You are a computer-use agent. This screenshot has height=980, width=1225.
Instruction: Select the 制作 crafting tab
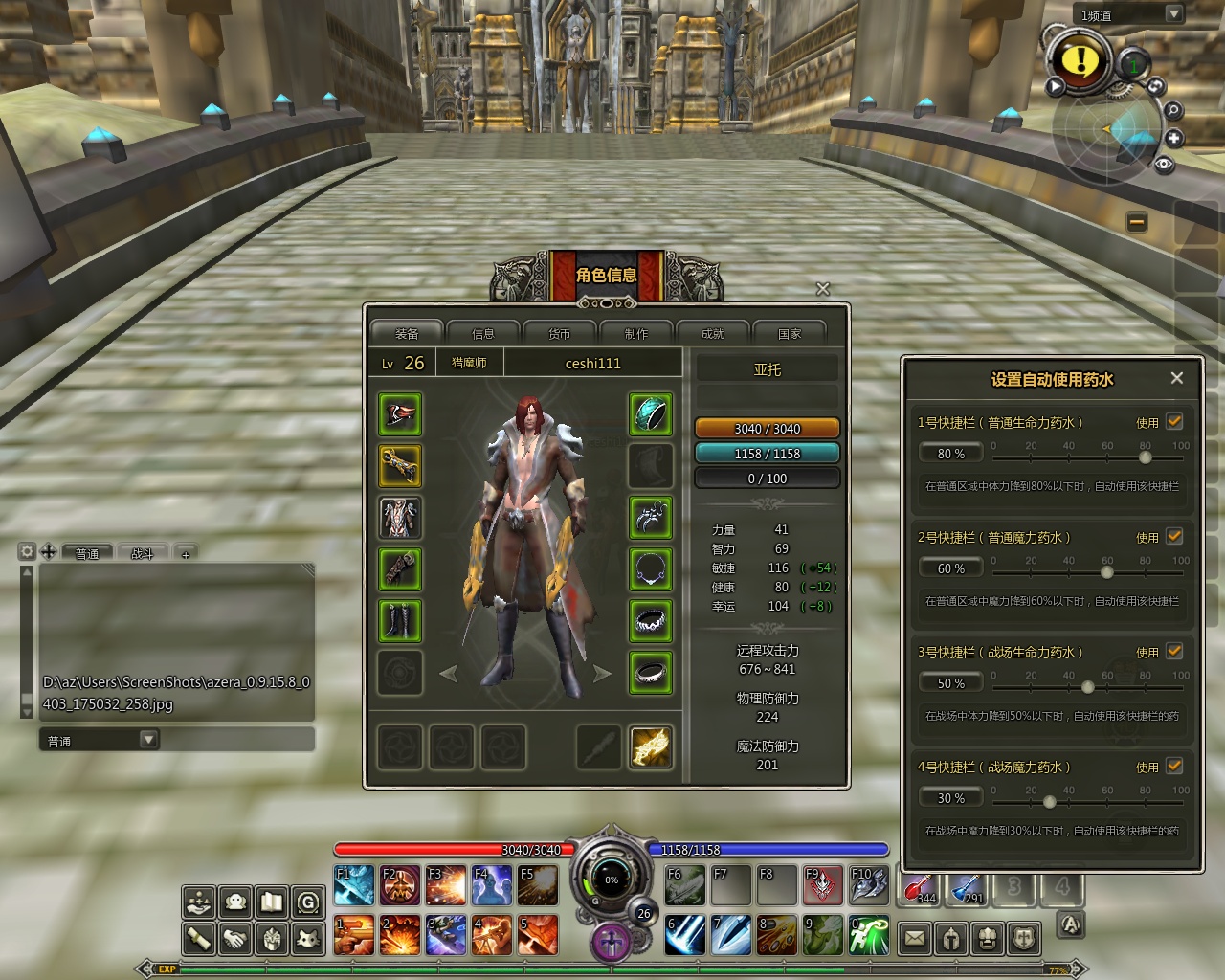(x=636, y=334)
